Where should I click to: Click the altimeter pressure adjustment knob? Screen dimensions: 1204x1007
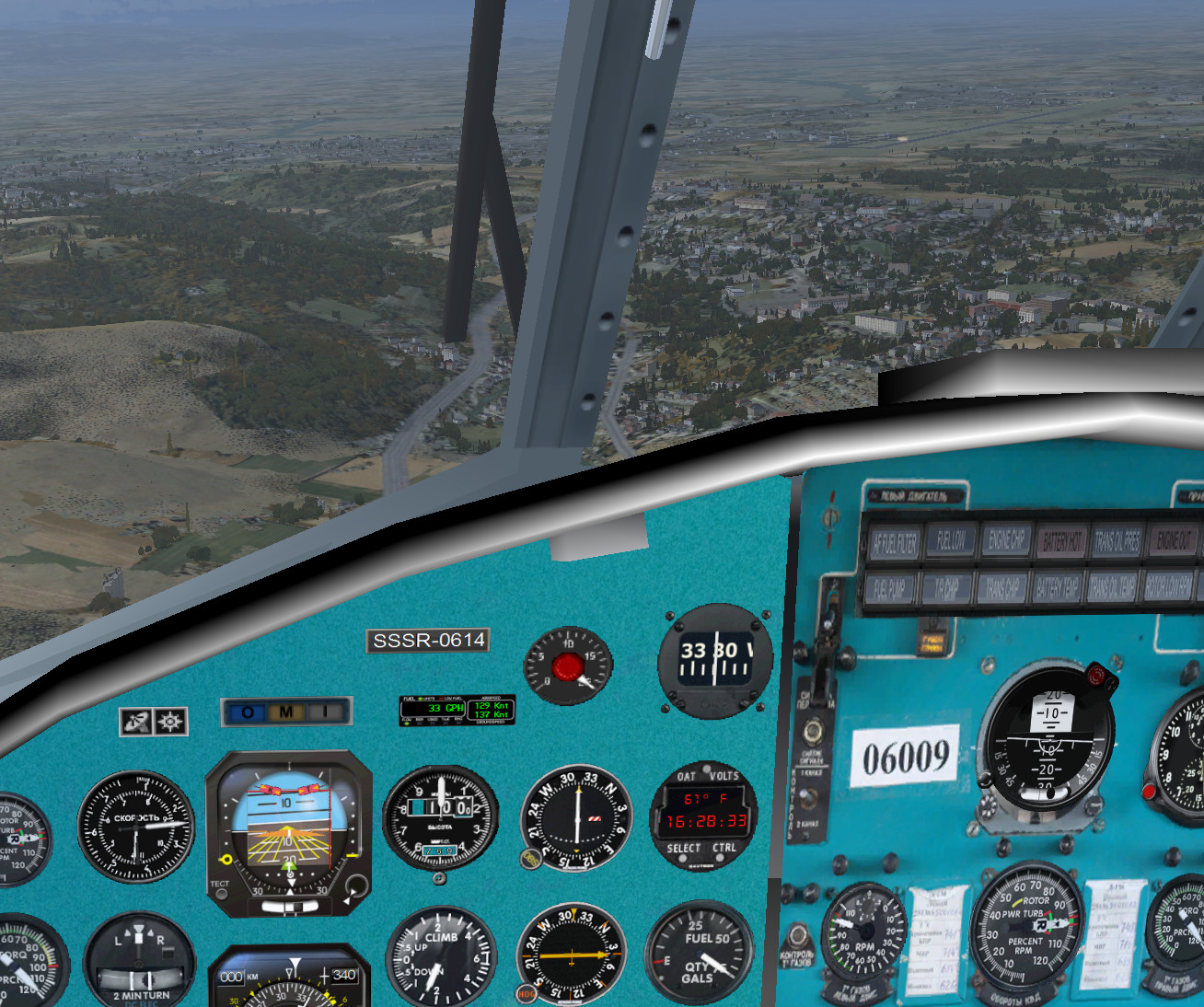click(x=439, y=877)
